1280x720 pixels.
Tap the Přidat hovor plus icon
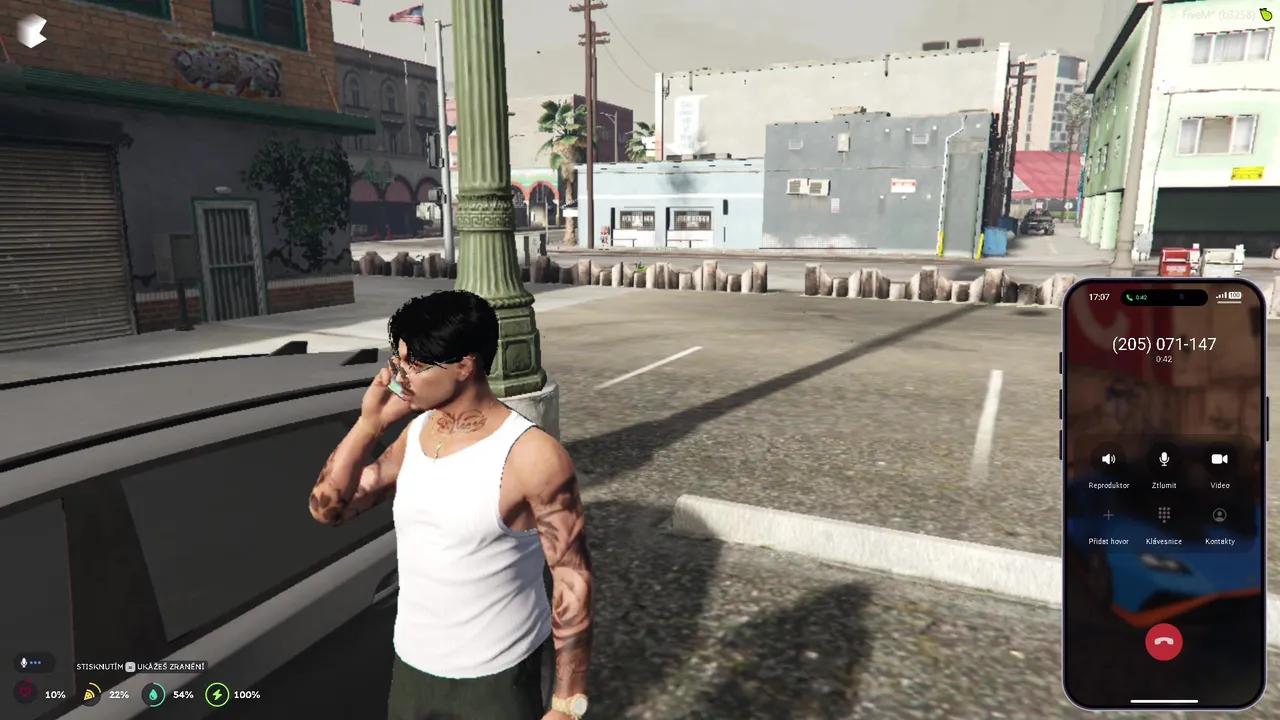(x=1108, y=514)
